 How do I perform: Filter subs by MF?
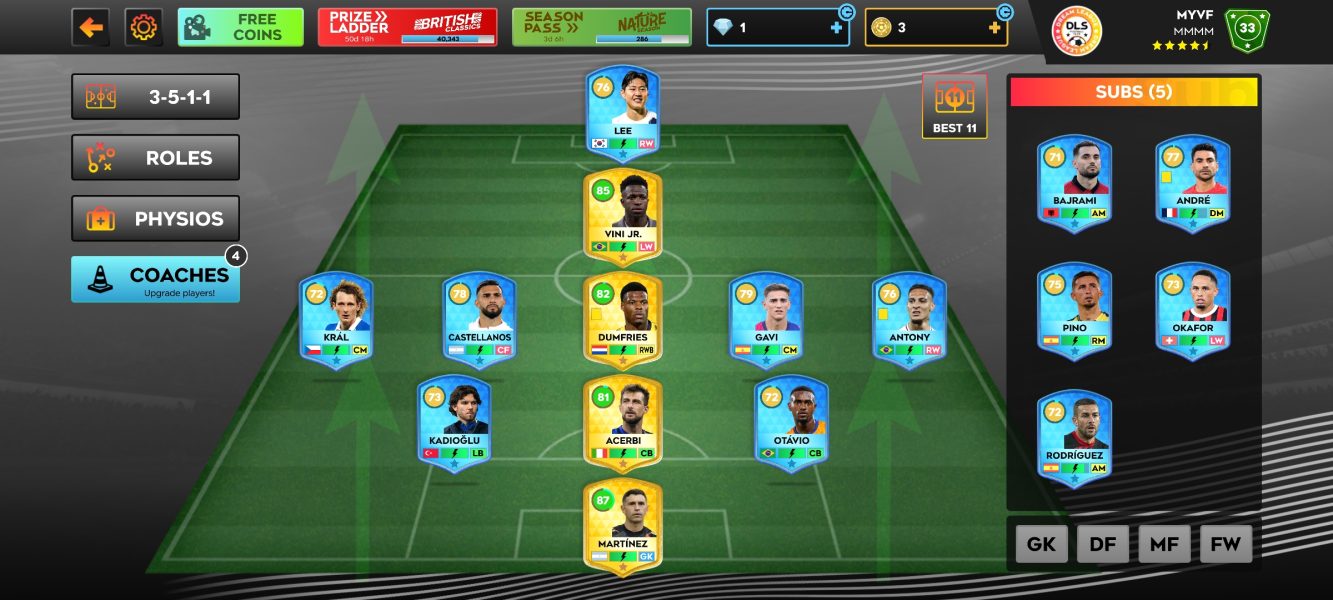coord(1164,544)
